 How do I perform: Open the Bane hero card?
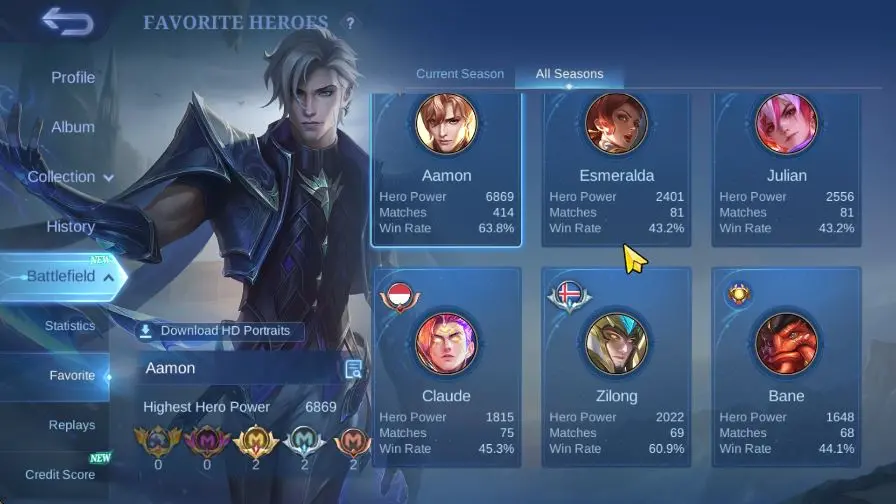coord(786,366)
